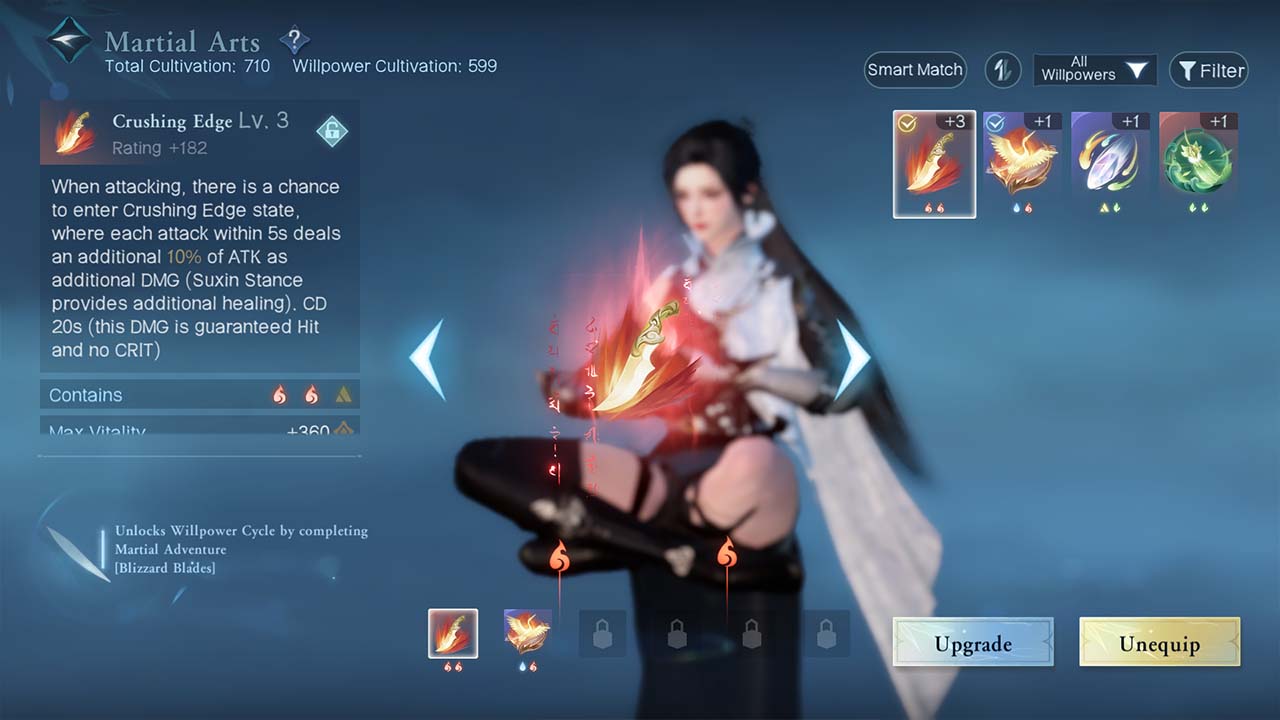Show the next willpower with right arrow
Screen dimensions: 1280x720
[x=852, y=359]
